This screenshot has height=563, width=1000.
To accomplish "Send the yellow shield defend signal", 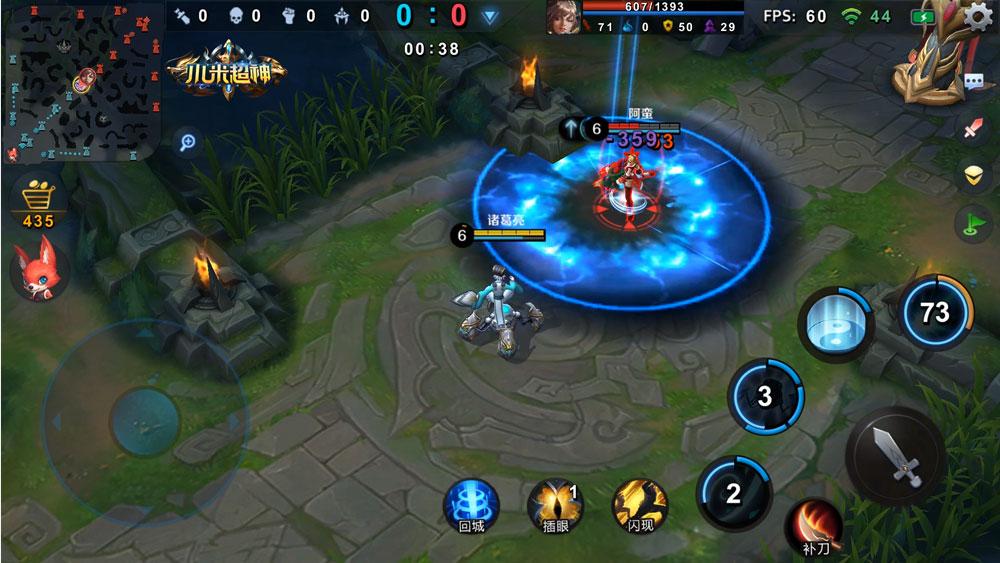I will [974, 175].
